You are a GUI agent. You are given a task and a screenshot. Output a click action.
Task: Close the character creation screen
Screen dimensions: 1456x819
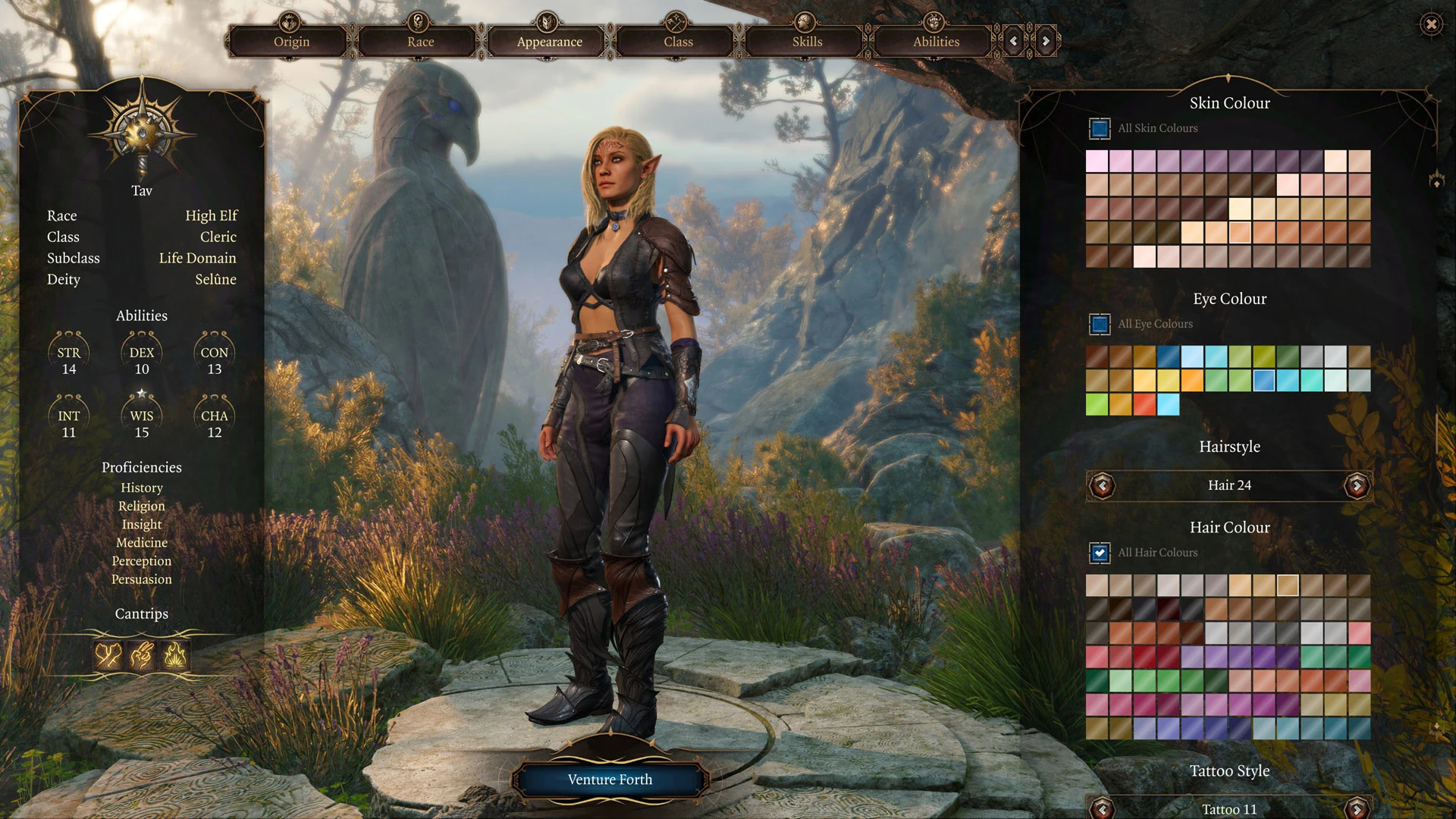(x=1431, y=24)
